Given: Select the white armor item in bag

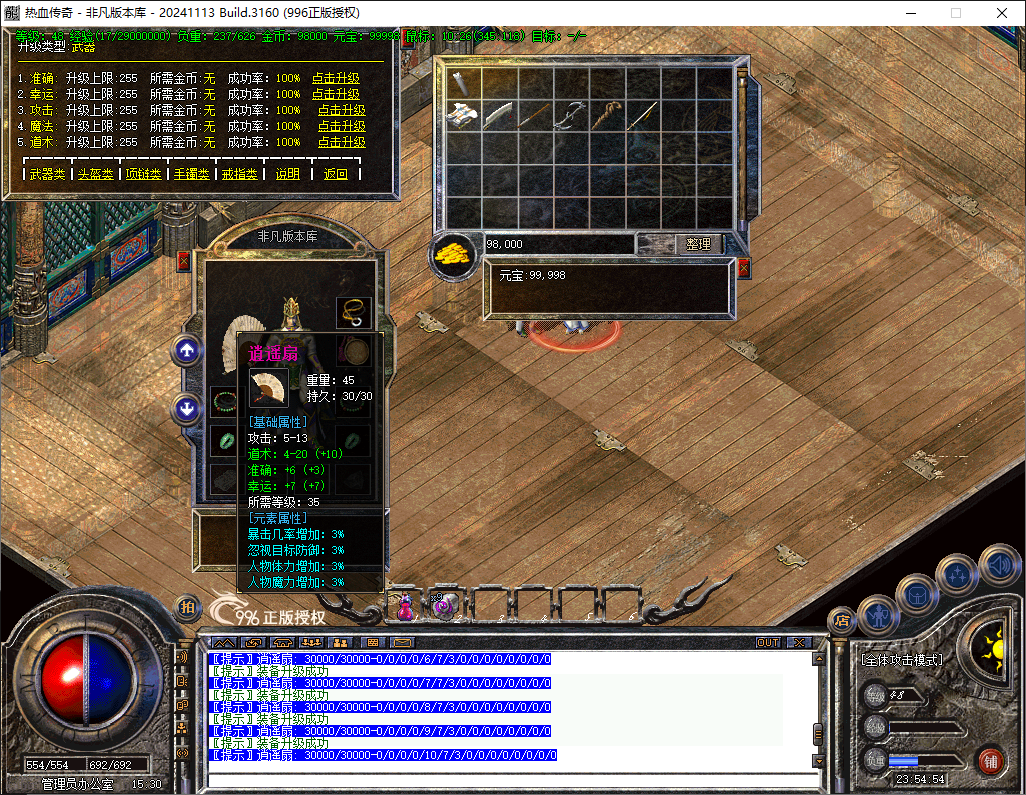Looking at the screenshot, I should (464, 115).
